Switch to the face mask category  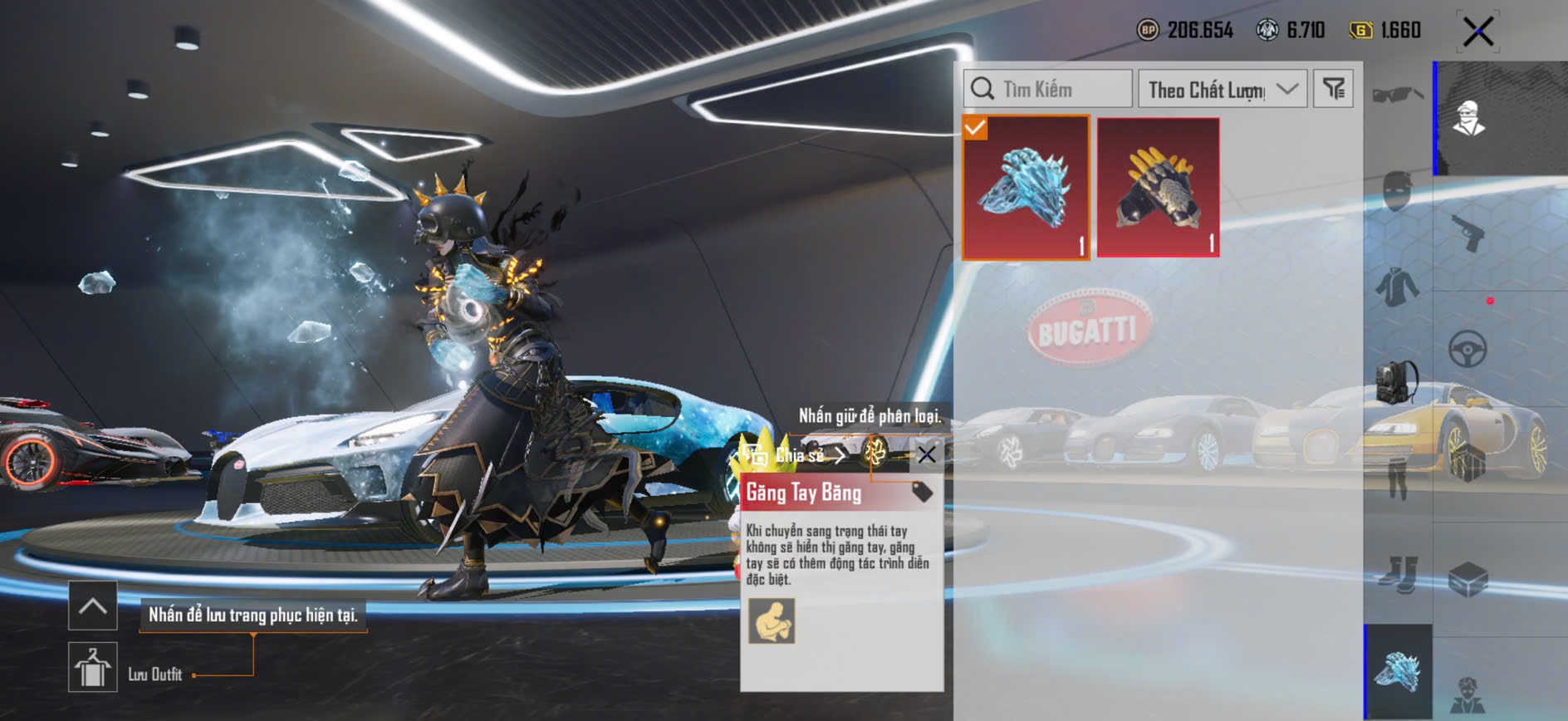click(x=1398, y=191)
